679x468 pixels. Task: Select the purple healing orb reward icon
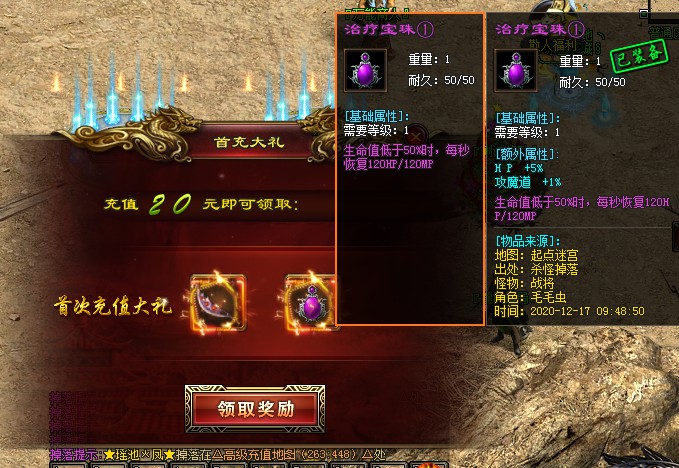(x=312, y=303)
